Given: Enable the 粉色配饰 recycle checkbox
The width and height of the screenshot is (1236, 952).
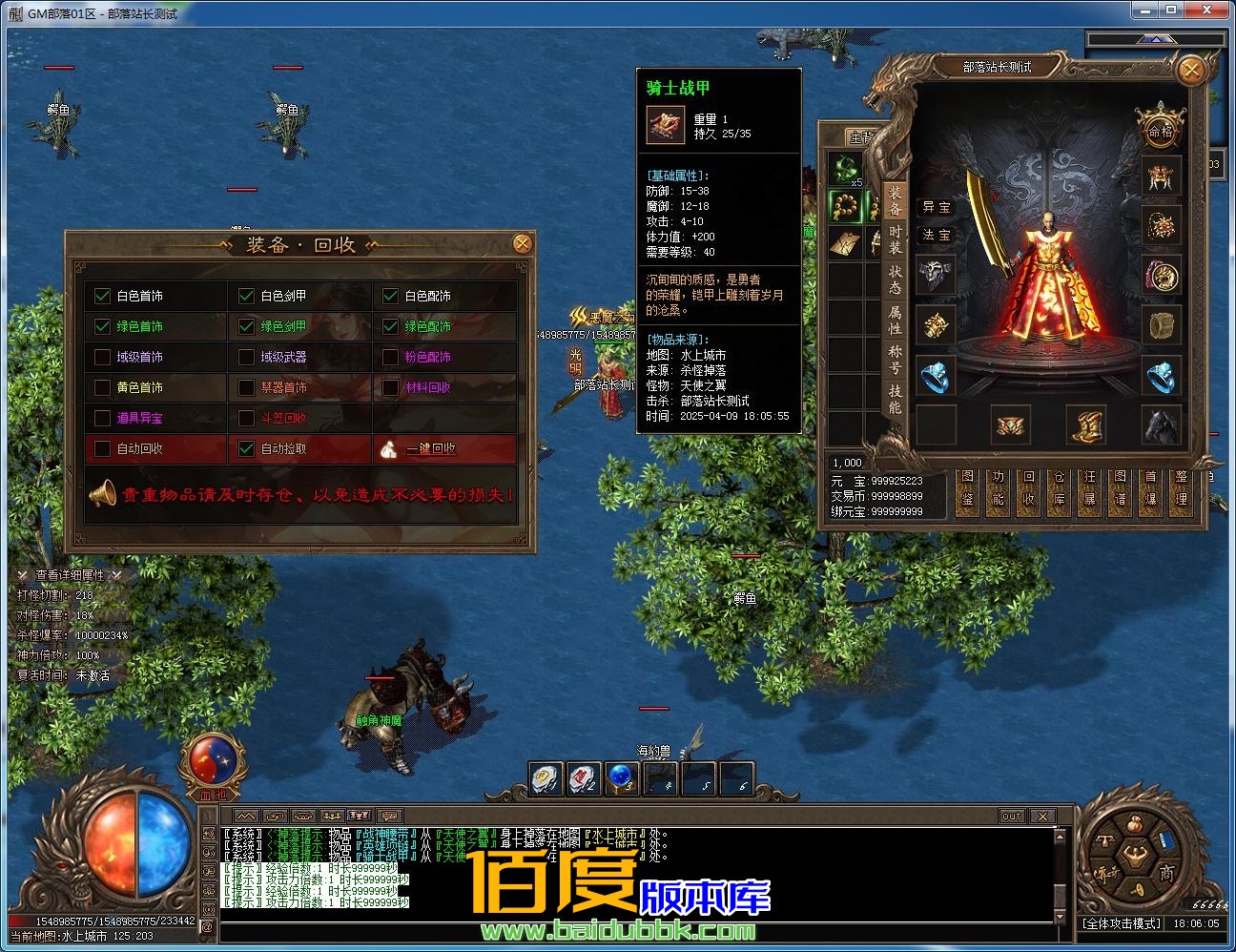Looking at the screenshot, I should pos(390,357).
